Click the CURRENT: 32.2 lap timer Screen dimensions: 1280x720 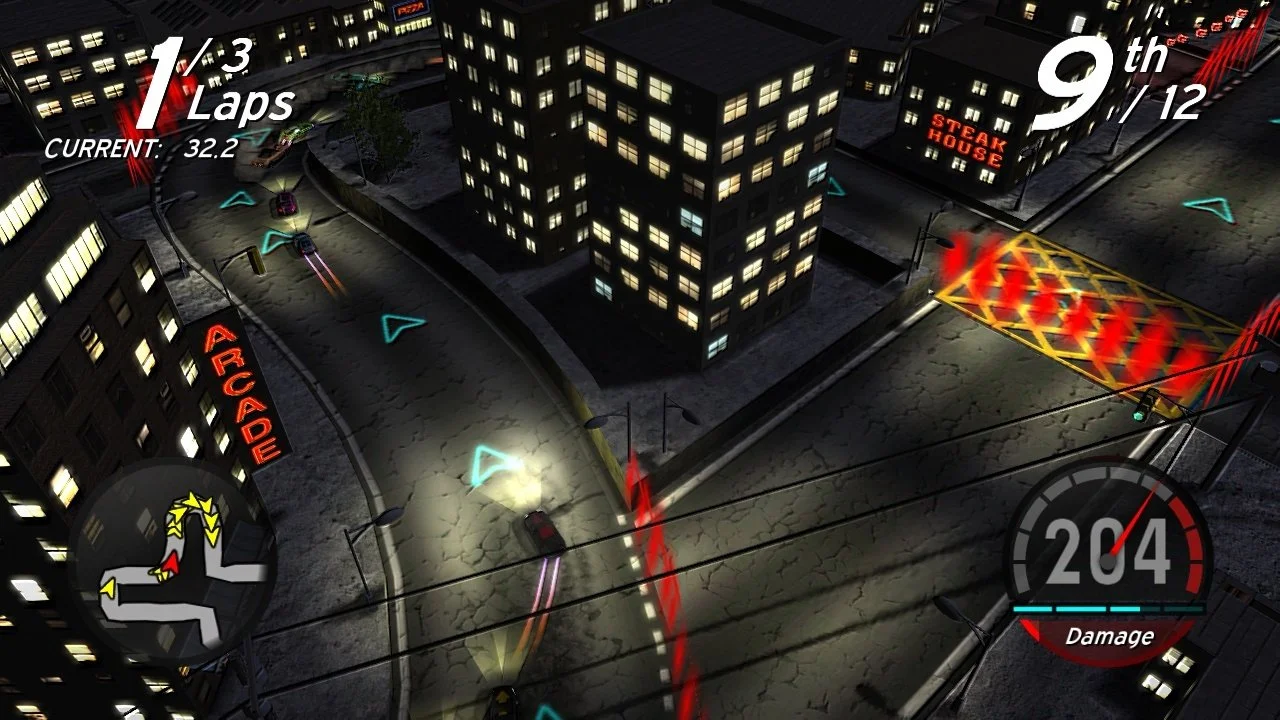point(140,146)
